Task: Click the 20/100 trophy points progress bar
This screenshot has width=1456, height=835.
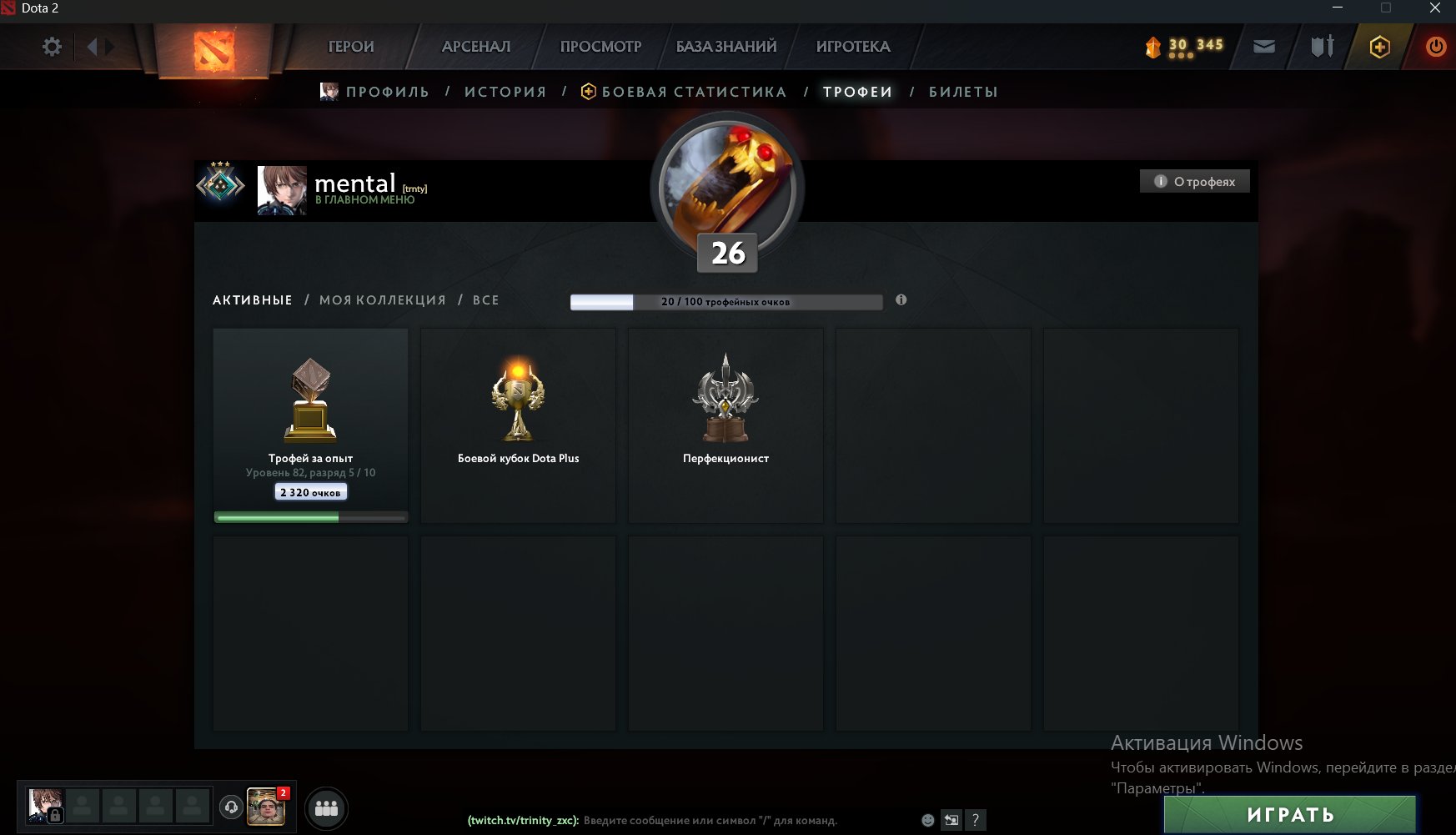Action: 726,302
